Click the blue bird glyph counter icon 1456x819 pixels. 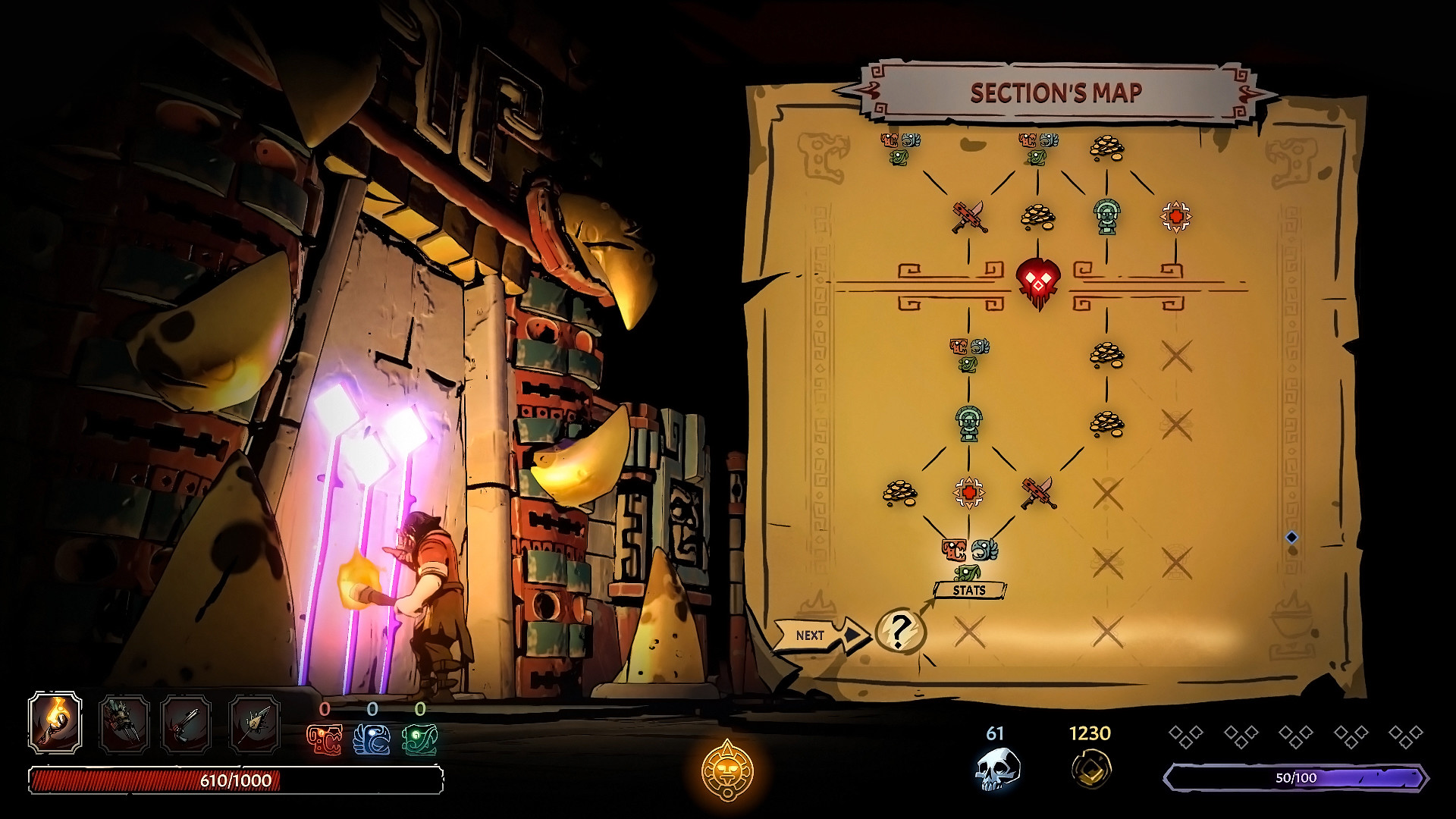click(x=372, y=739)
